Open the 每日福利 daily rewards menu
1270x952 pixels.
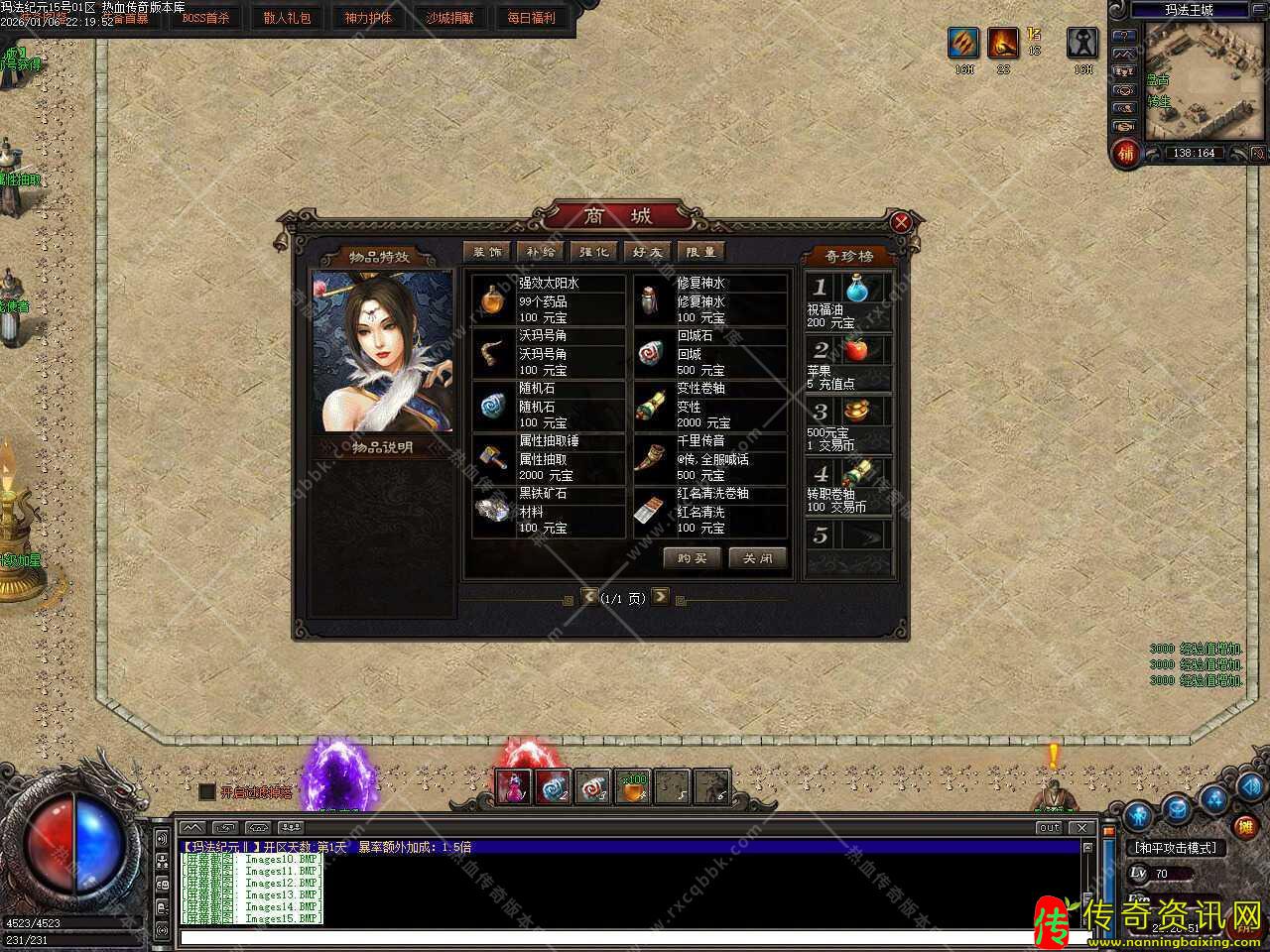coord(532,18)
